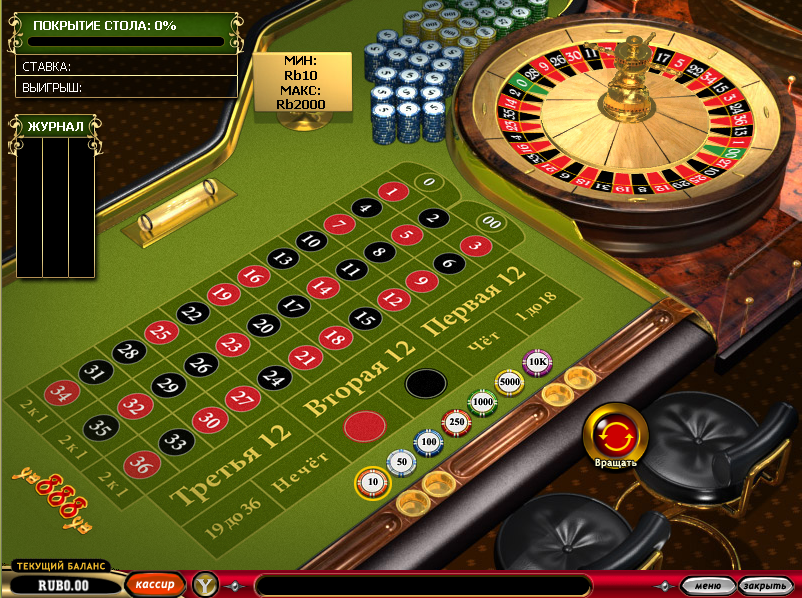802x598 pixels.
Task: Choose the 1000 chip
Action: pyautogui.click(x=483, y=402)
